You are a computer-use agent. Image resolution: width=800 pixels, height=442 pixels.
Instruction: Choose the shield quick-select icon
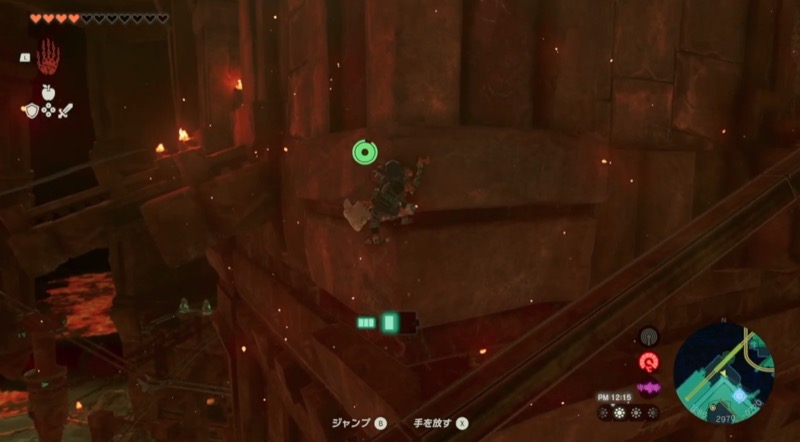[29, 109]
